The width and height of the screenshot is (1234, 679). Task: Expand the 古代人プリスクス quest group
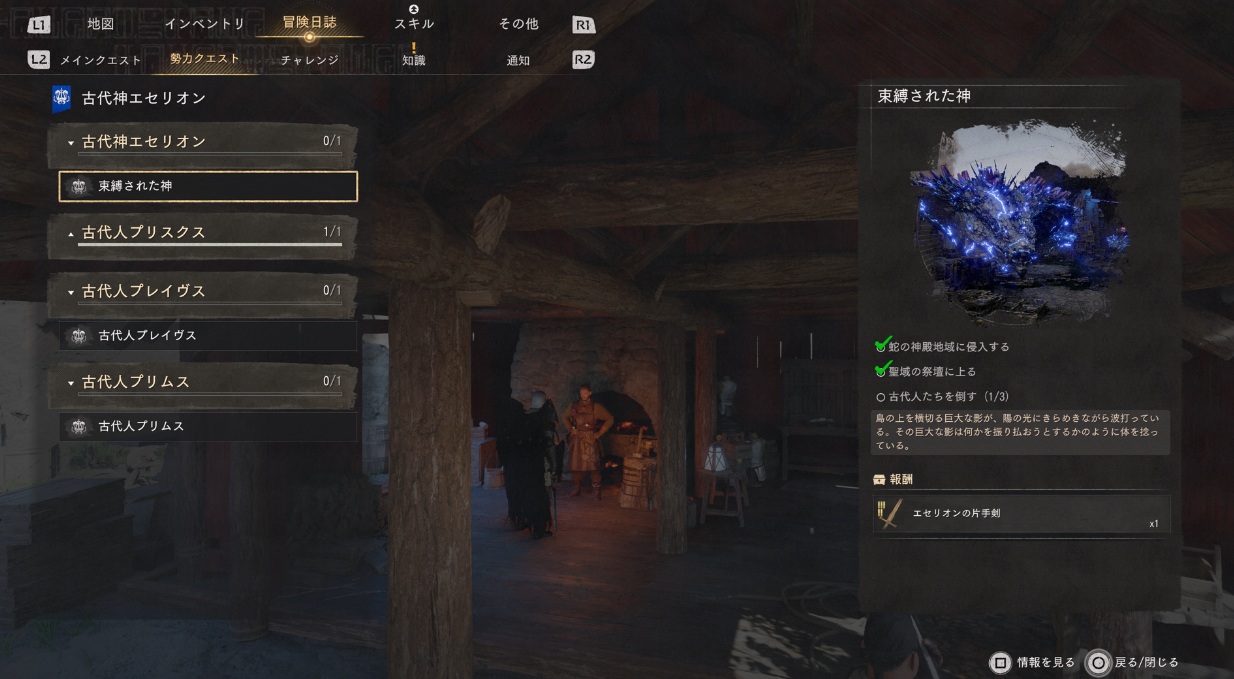point(203,232)
